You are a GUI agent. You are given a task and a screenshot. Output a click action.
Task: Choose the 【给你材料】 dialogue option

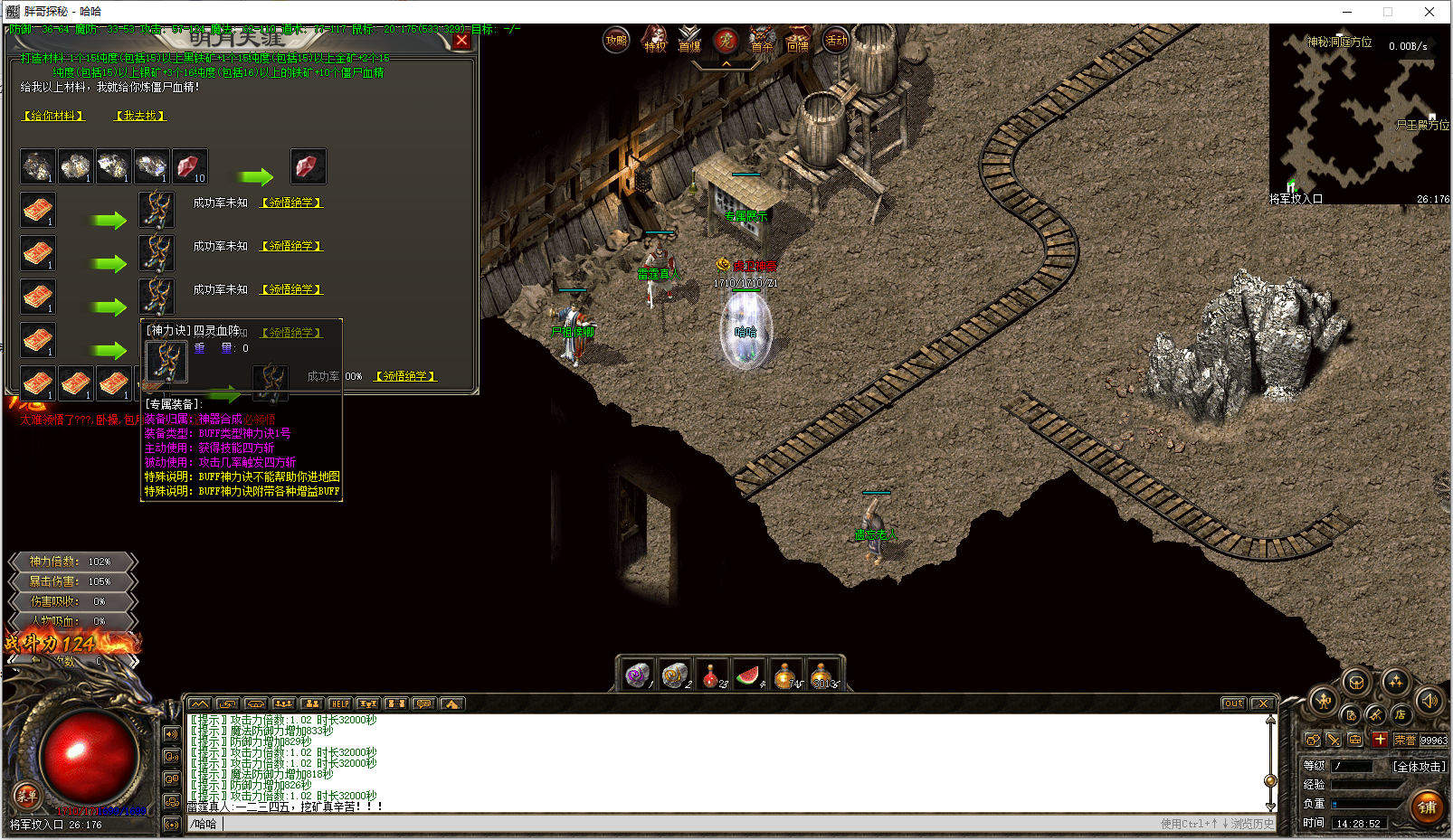coord(53,116)
